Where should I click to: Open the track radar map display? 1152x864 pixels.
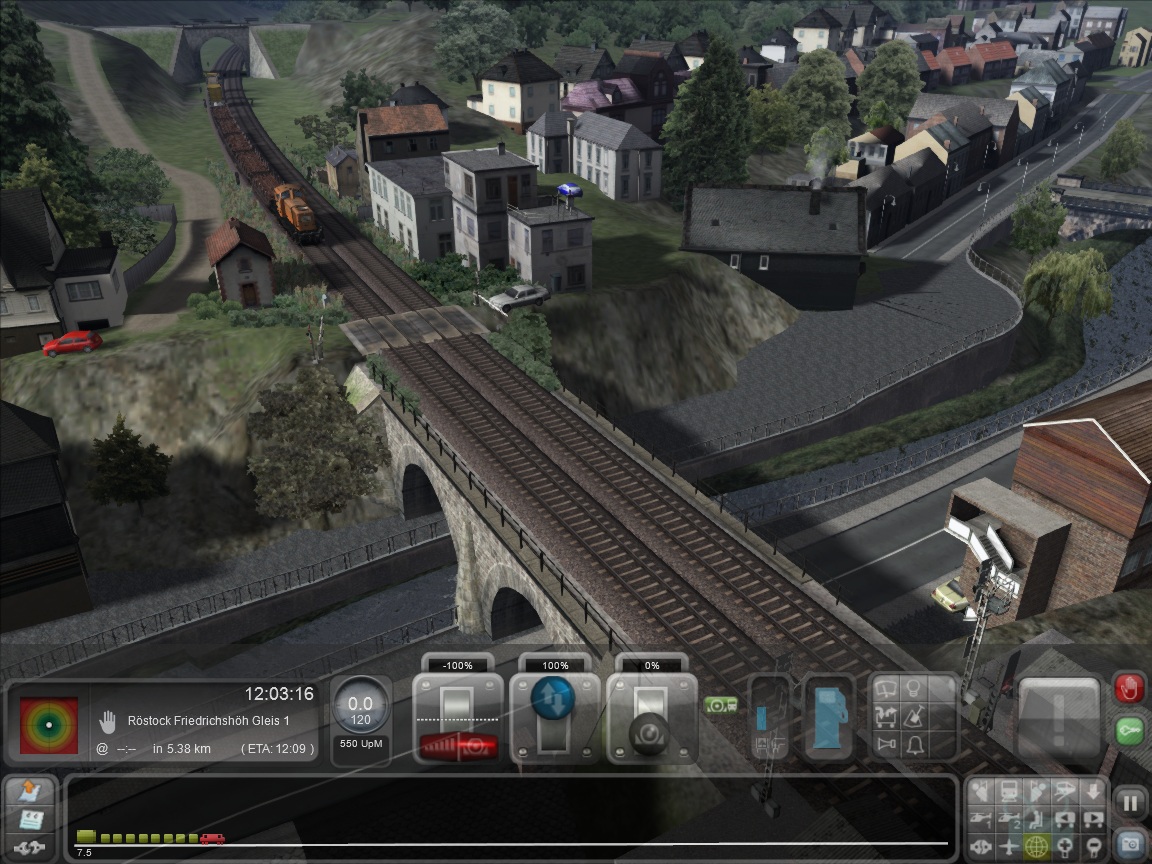point(48,724)
